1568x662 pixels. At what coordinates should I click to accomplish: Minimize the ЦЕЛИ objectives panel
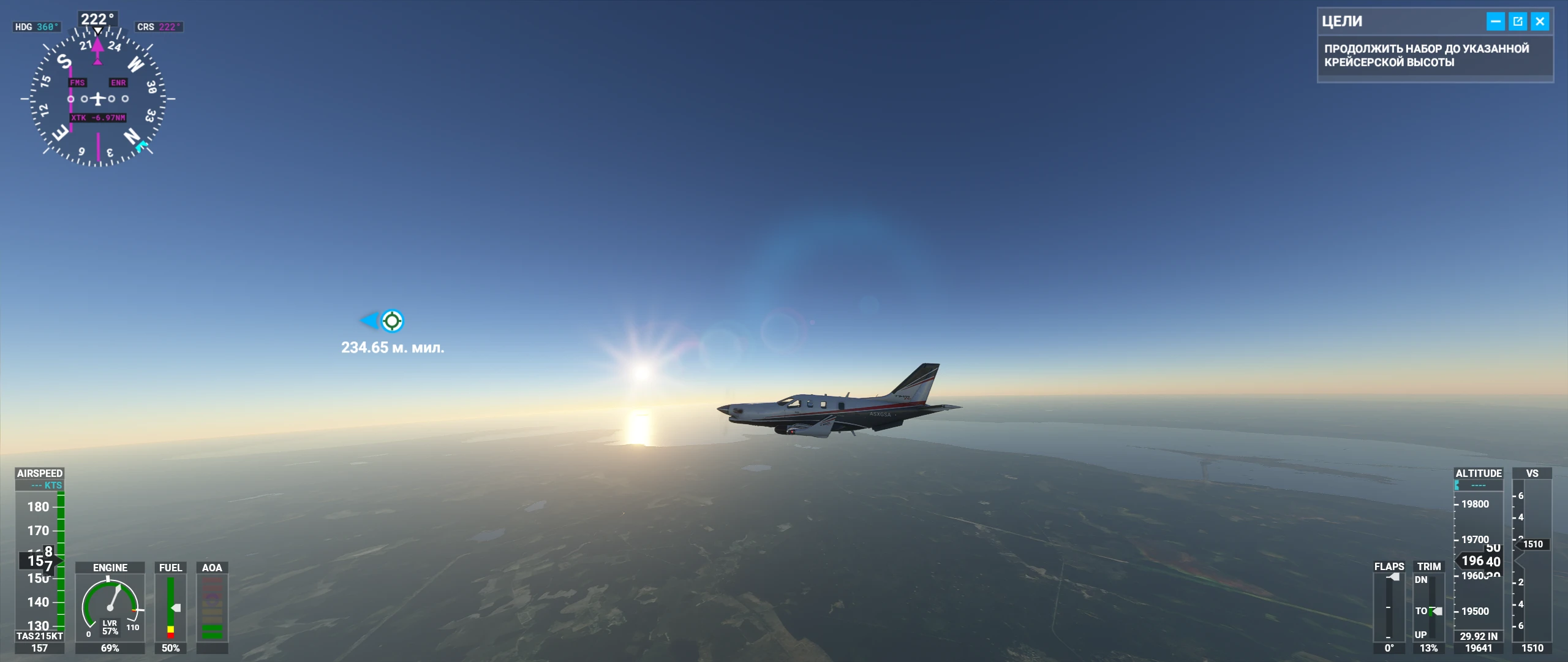point(1495,21)
